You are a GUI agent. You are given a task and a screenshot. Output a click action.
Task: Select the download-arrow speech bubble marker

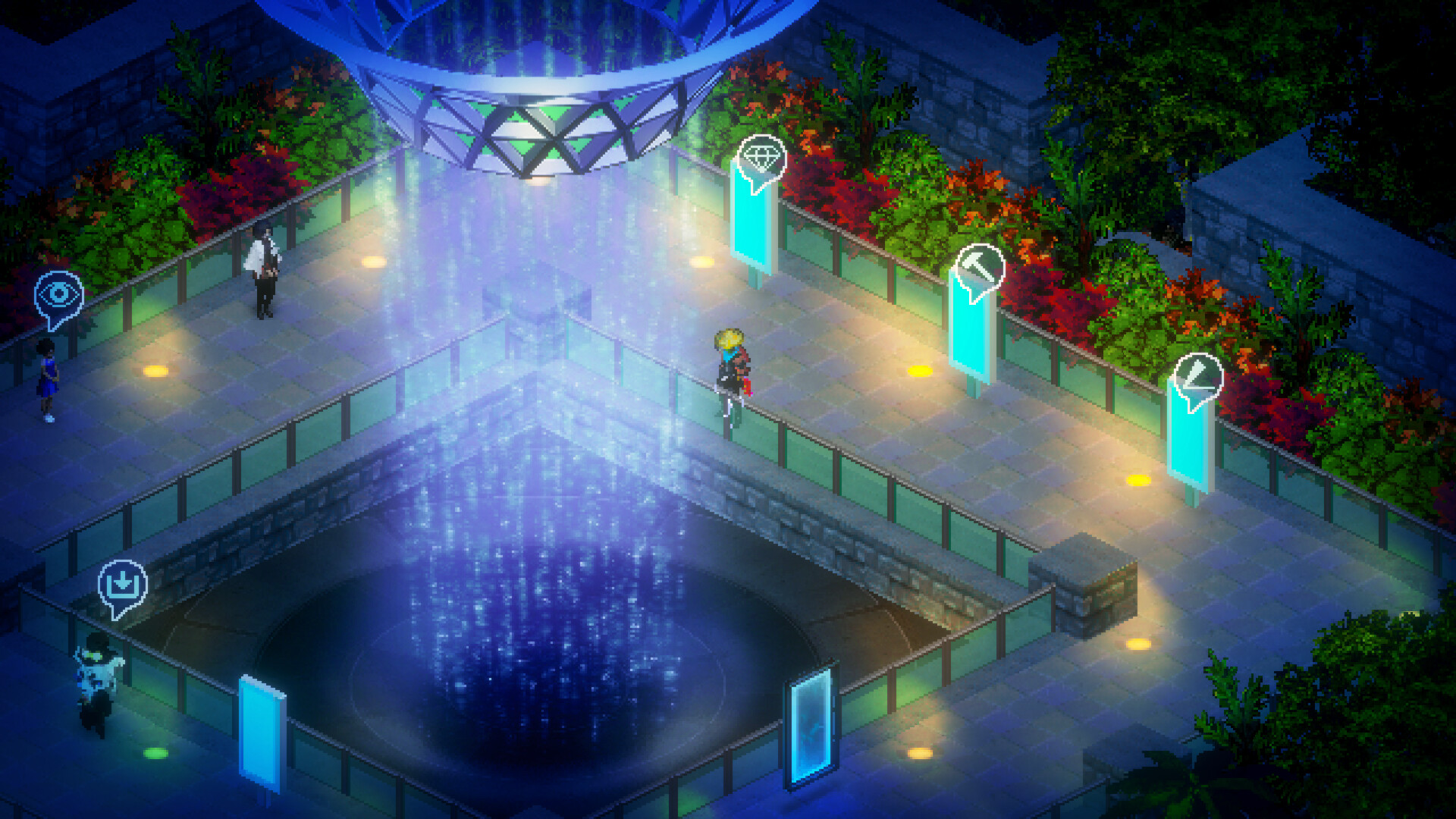(x=121, y=584)
